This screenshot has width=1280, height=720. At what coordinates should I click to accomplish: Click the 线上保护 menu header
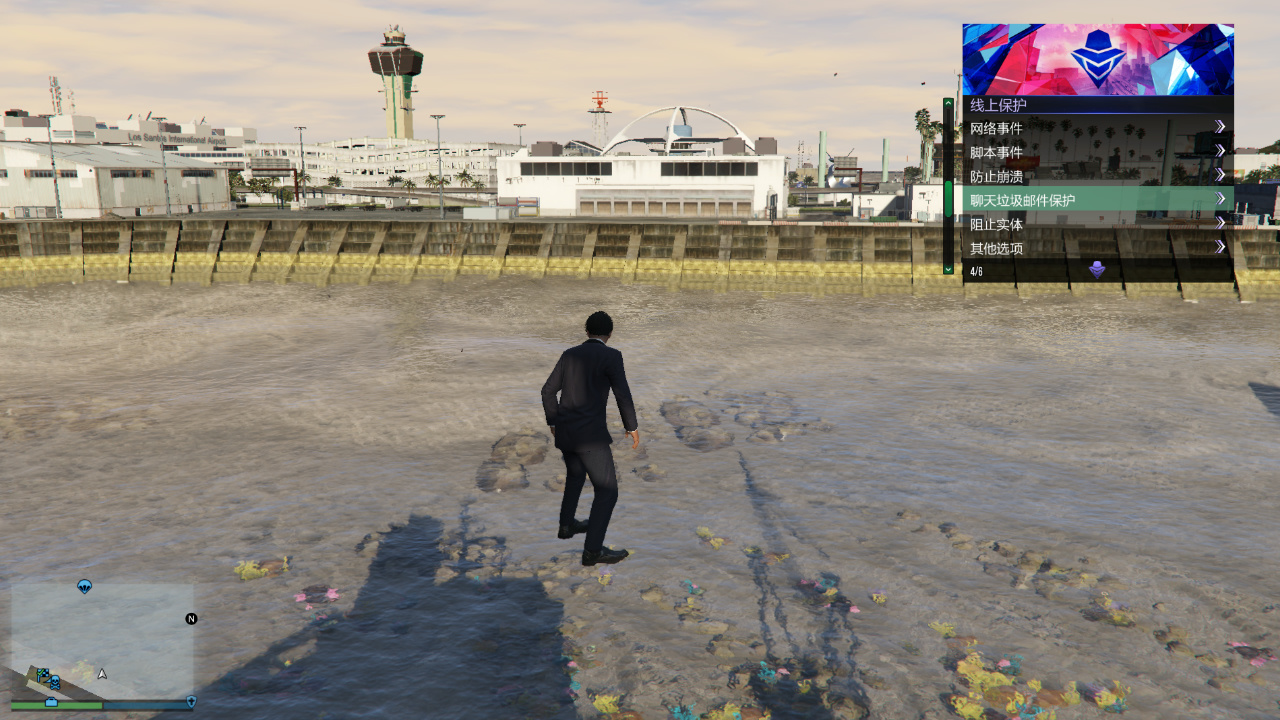996,103
